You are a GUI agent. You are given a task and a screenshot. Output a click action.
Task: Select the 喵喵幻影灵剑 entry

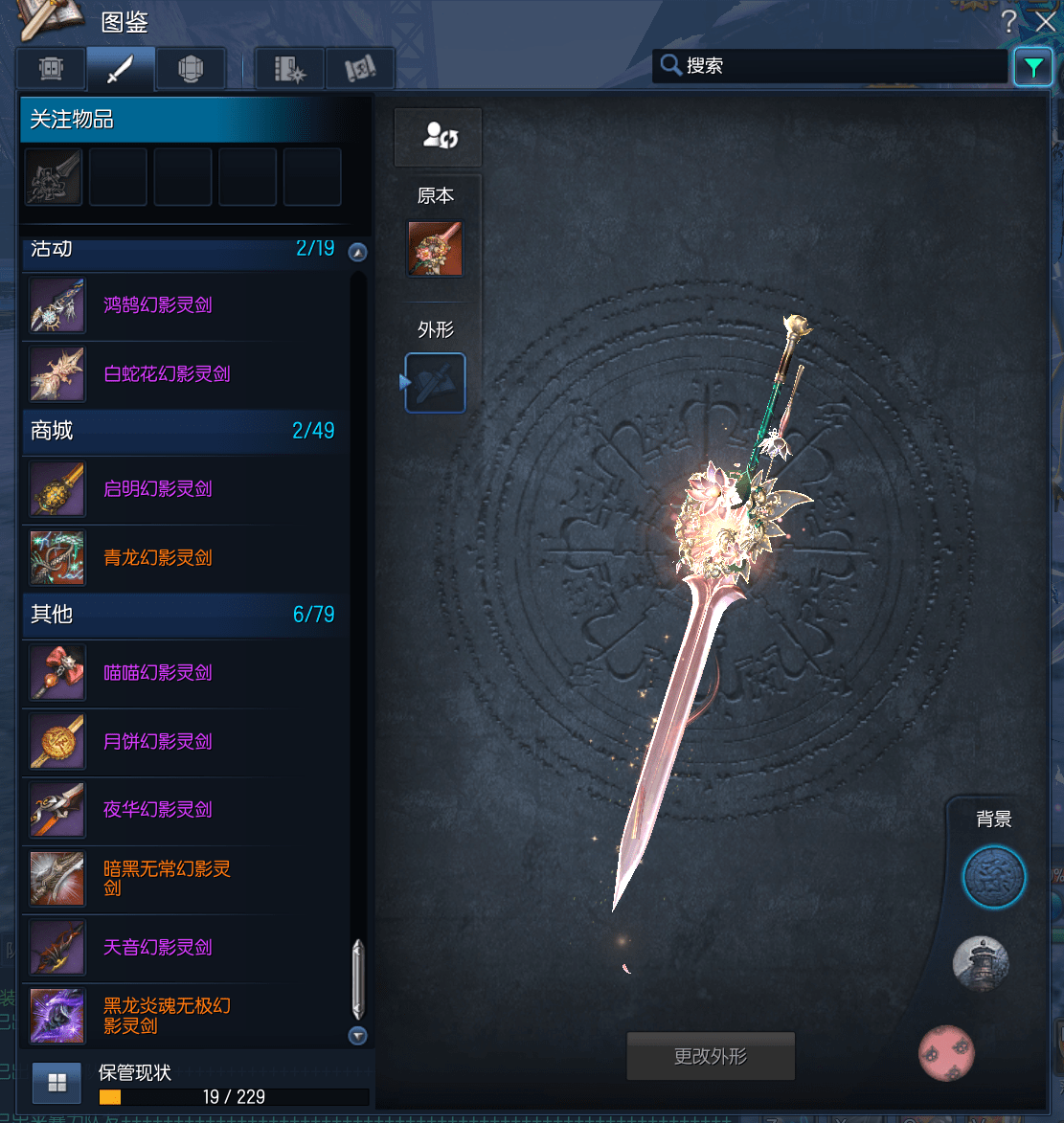(158, 673)
